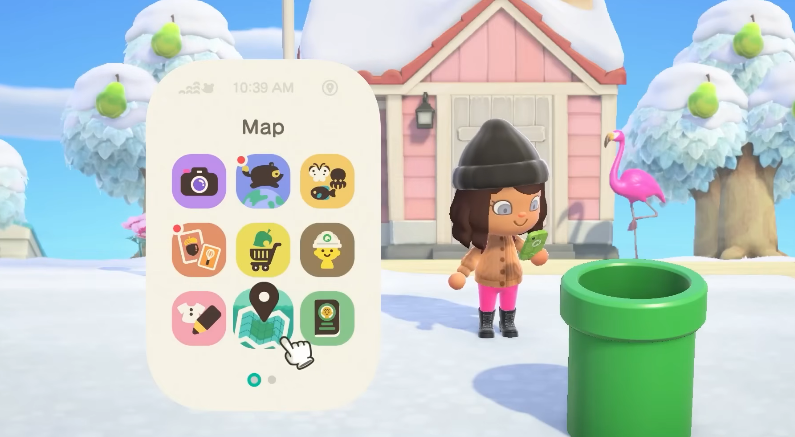
Task: Open the DIY Recipes app
Action: pyautogui.click(x=199, y=249)
